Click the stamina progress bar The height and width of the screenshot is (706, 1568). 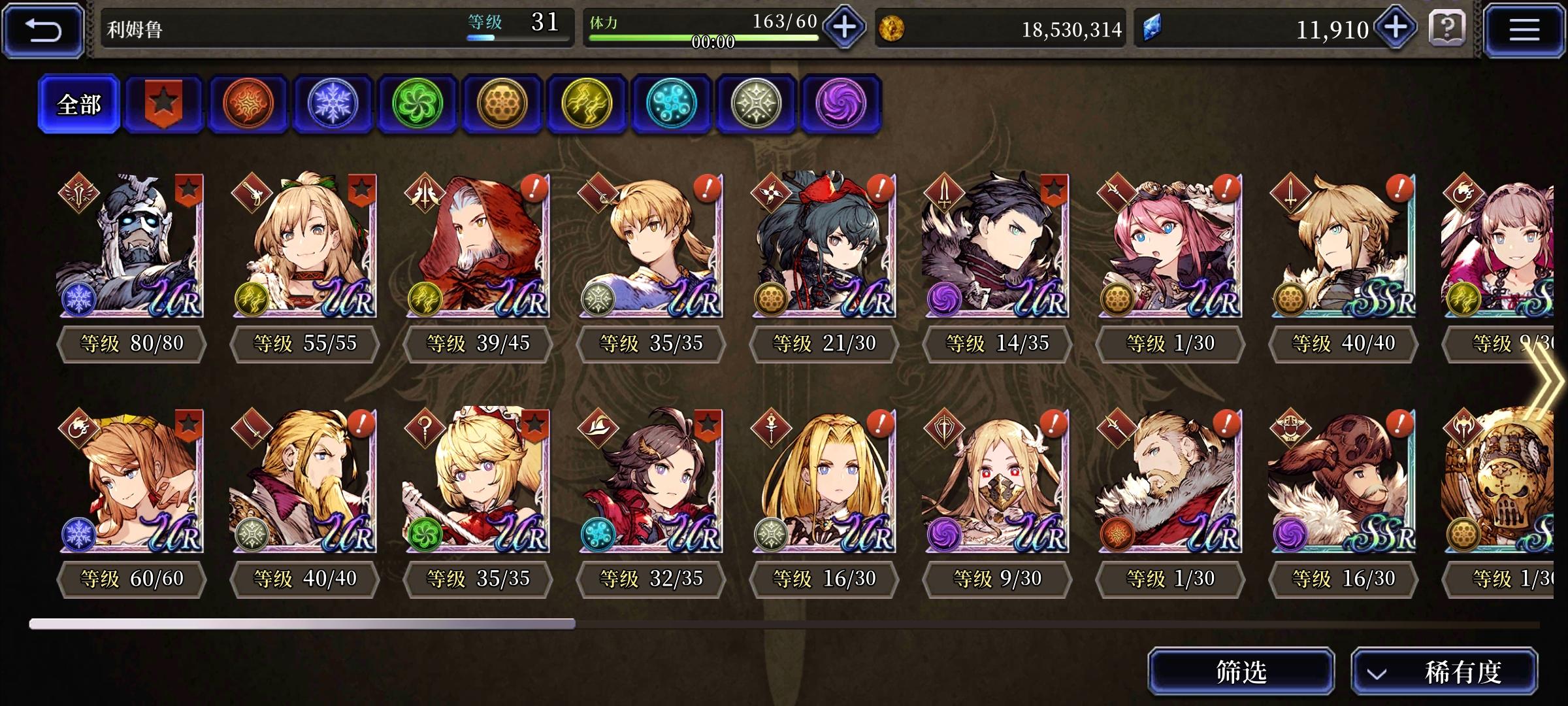pos(699,37)
